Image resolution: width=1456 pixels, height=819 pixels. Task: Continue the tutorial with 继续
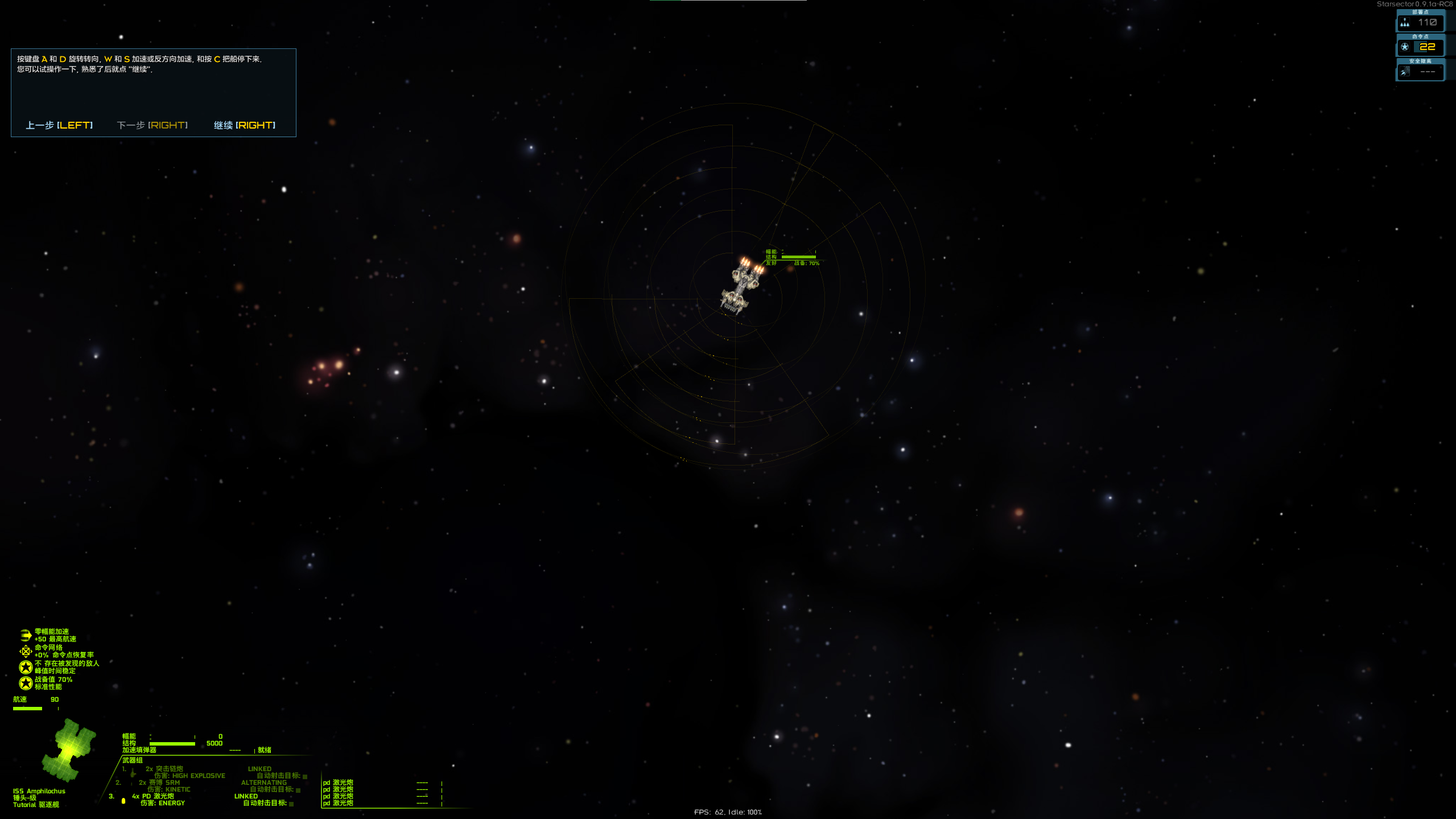(x=244, y=125)
